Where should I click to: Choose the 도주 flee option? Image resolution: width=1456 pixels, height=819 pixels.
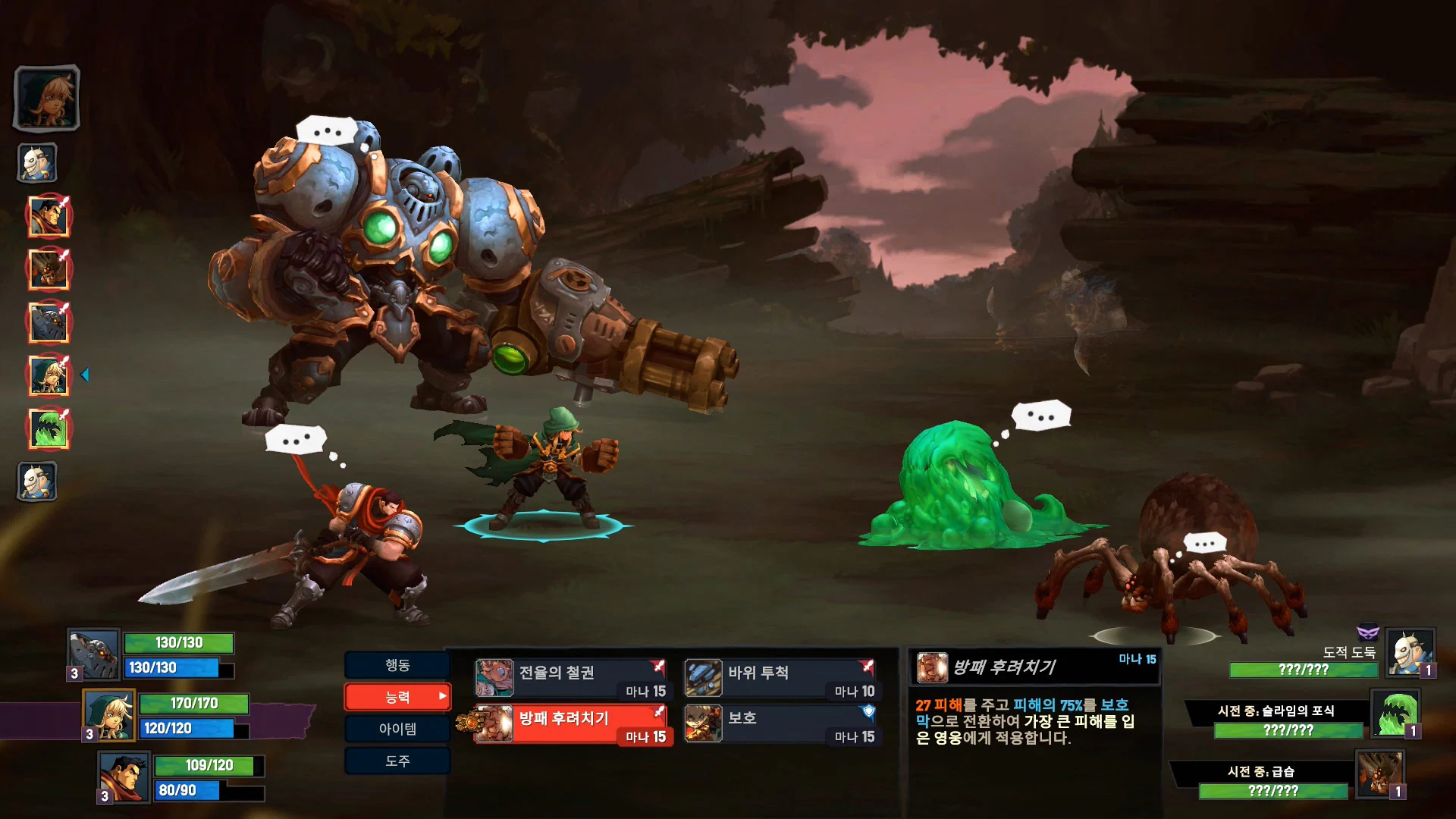[397, 761]
